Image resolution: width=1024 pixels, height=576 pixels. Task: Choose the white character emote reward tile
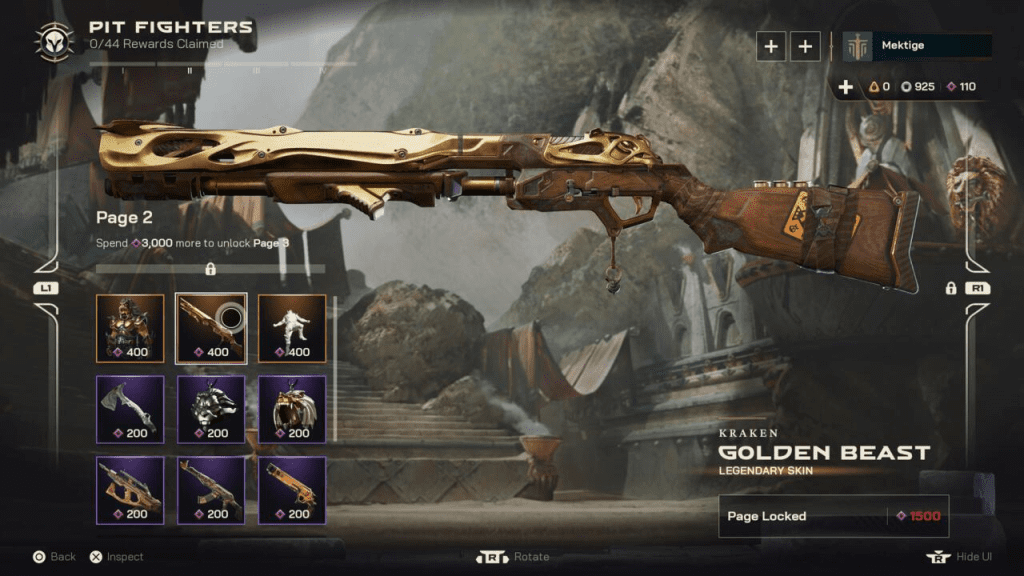[x=292, y=328]
